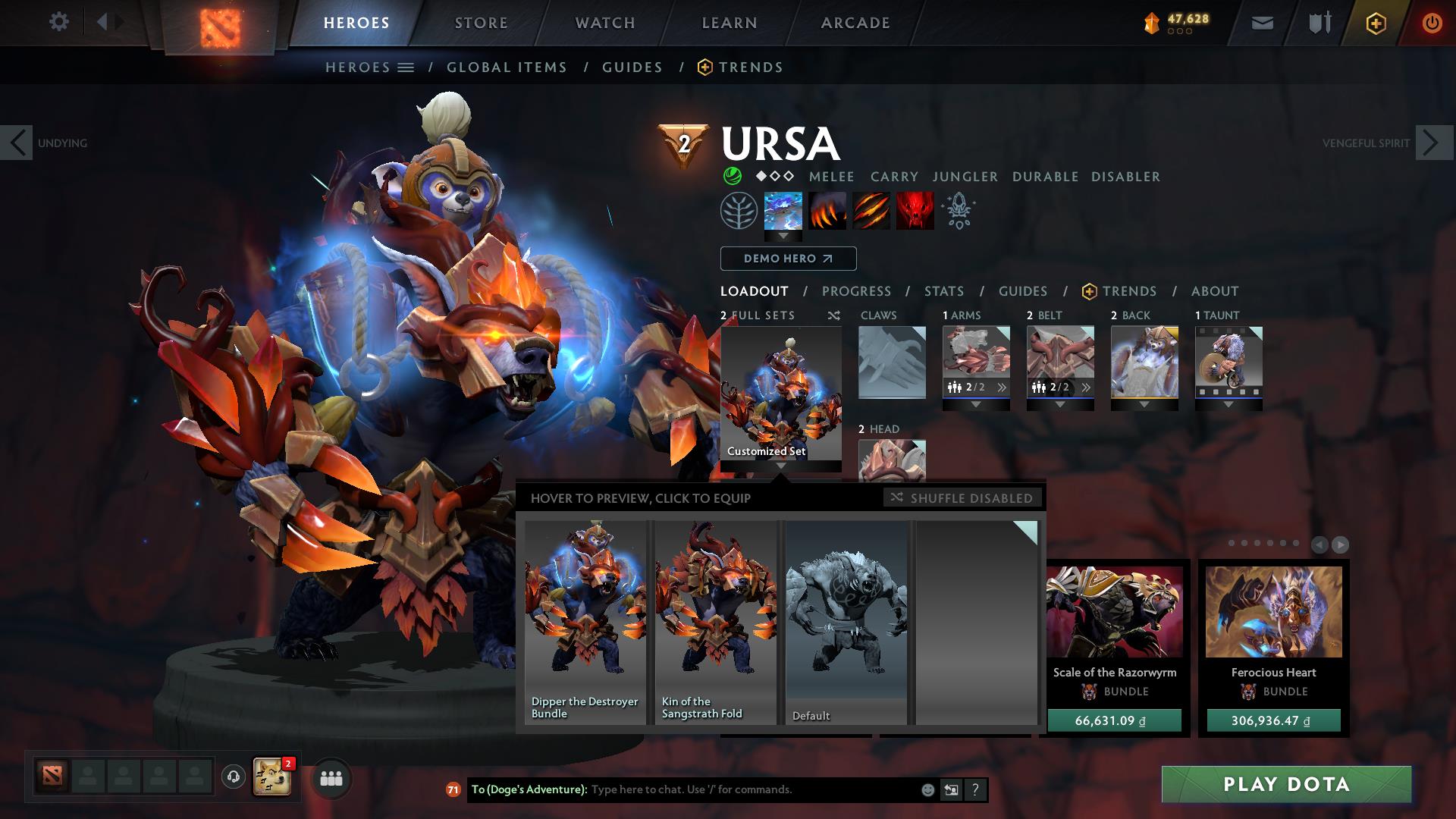The width and height of the screenshot is (1456, 819).
Task: Select the first blue Earthshock ability icon
Action: 781,212
